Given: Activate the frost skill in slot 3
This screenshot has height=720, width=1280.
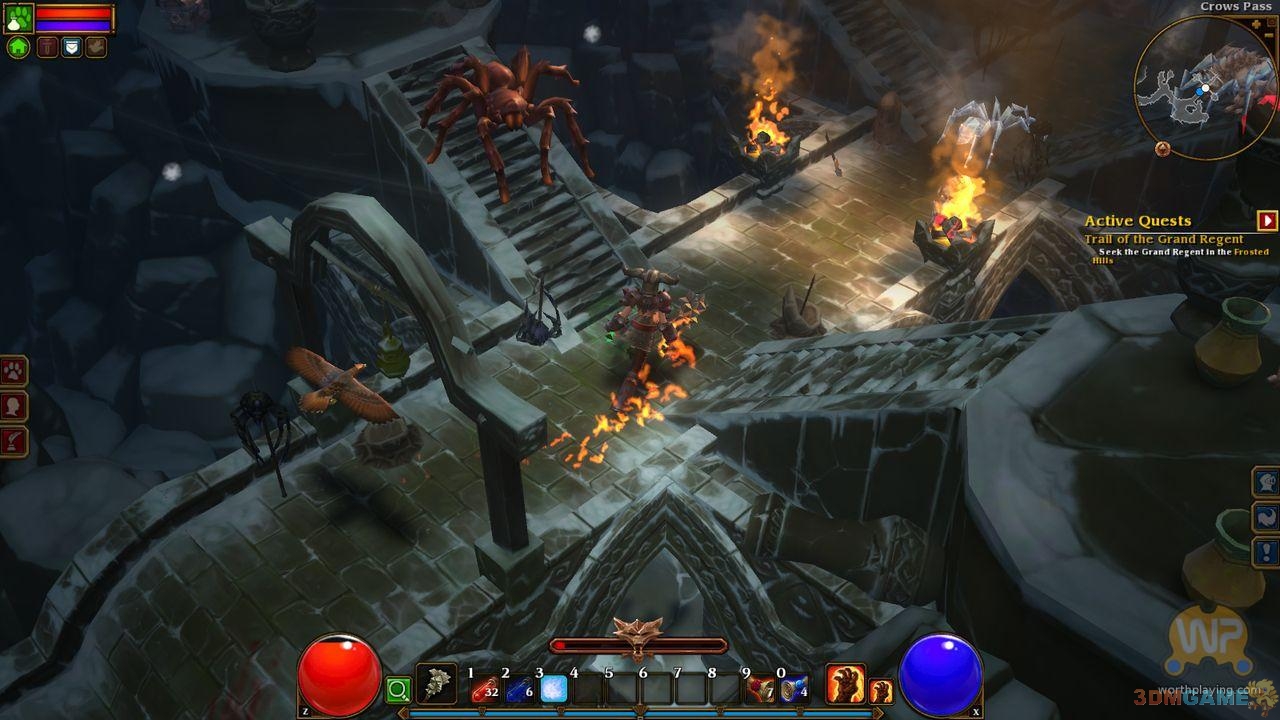Looking at the screenshot, I should (x=554, y=687).
